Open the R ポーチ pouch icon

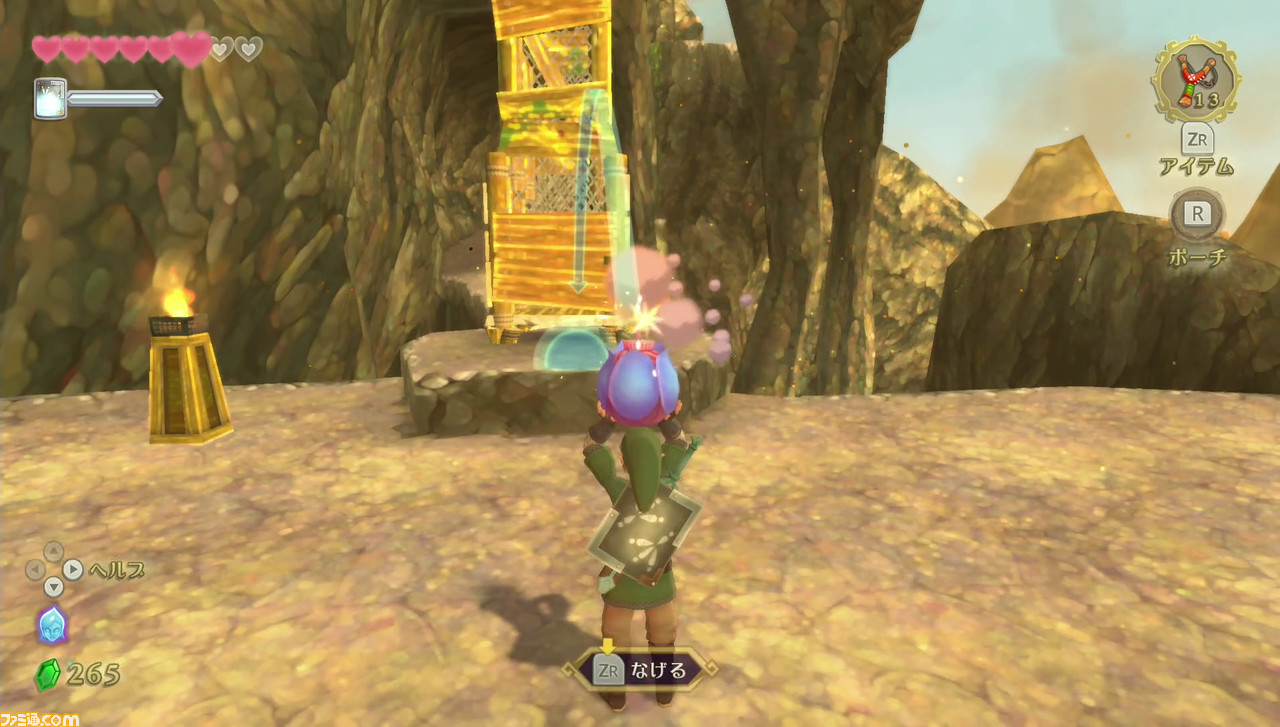(x=1196, y=212)
